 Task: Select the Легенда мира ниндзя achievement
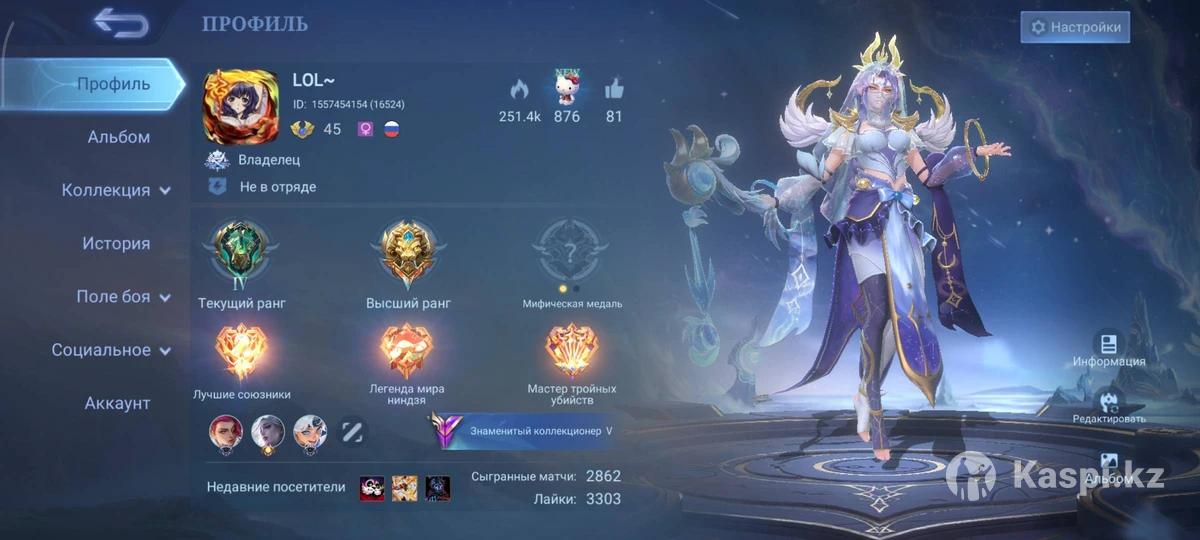pos(405,352)
